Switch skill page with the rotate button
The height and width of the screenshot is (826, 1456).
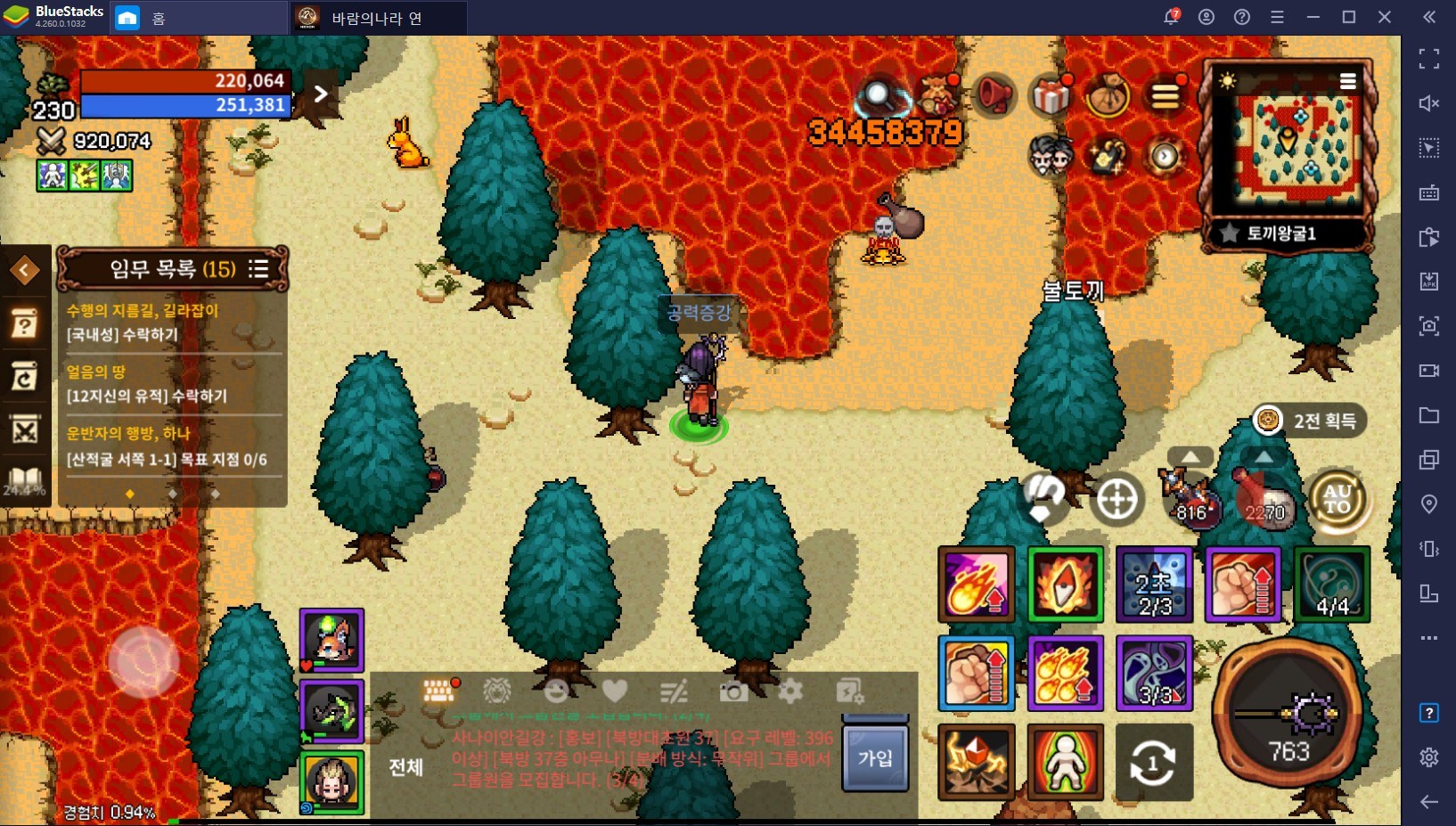(1153, 764)
